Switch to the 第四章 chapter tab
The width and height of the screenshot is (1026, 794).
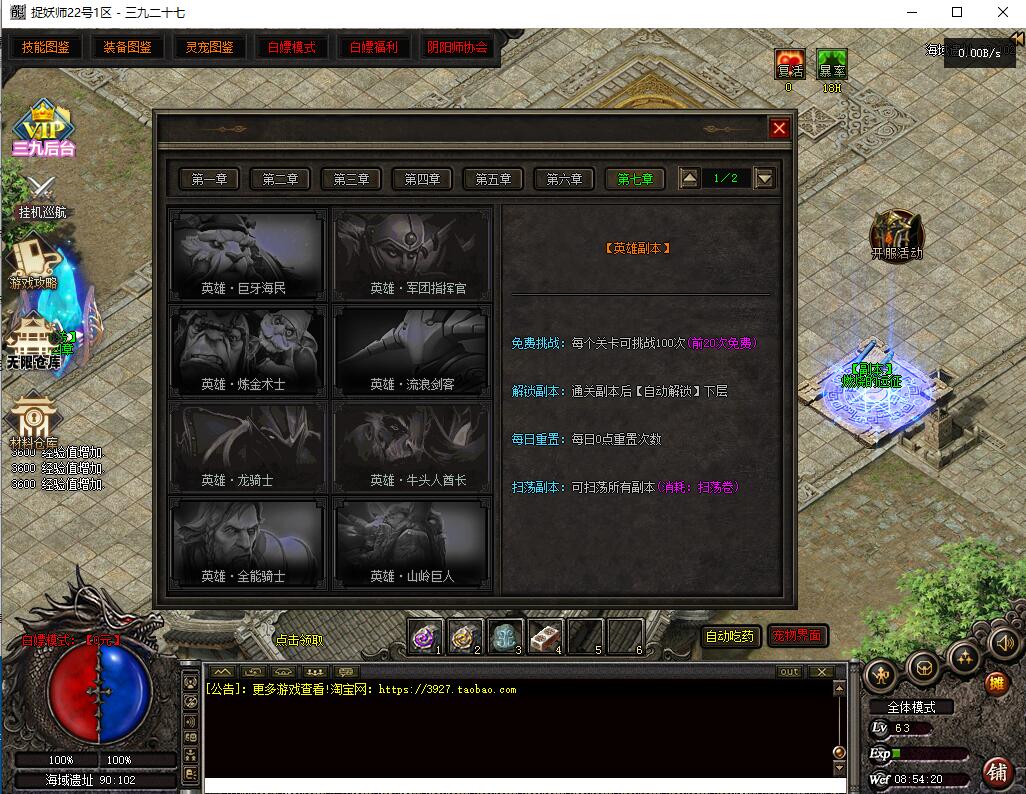pos(422,179)
